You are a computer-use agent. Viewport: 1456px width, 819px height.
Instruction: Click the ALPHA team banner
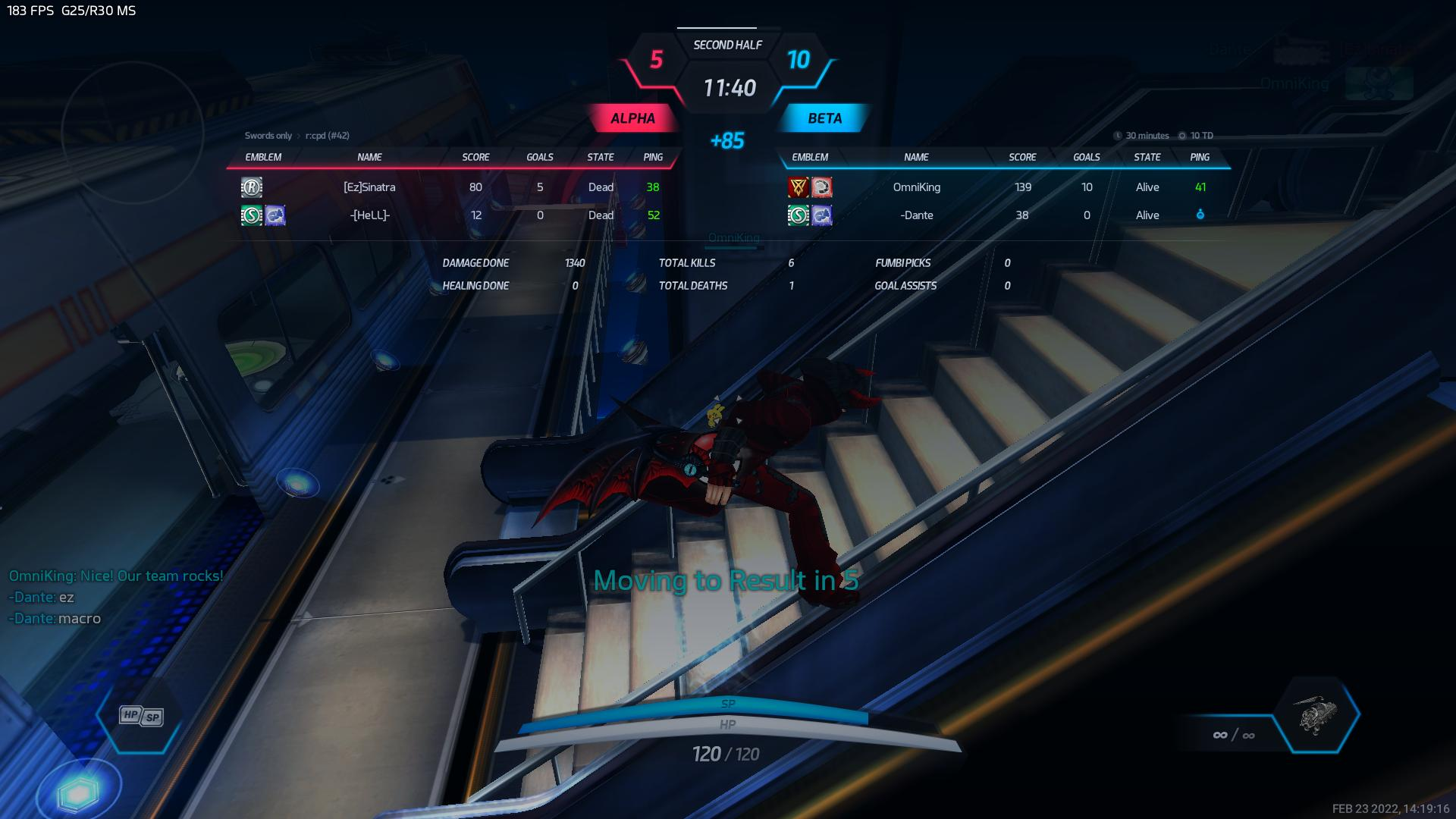click(632, 118)
